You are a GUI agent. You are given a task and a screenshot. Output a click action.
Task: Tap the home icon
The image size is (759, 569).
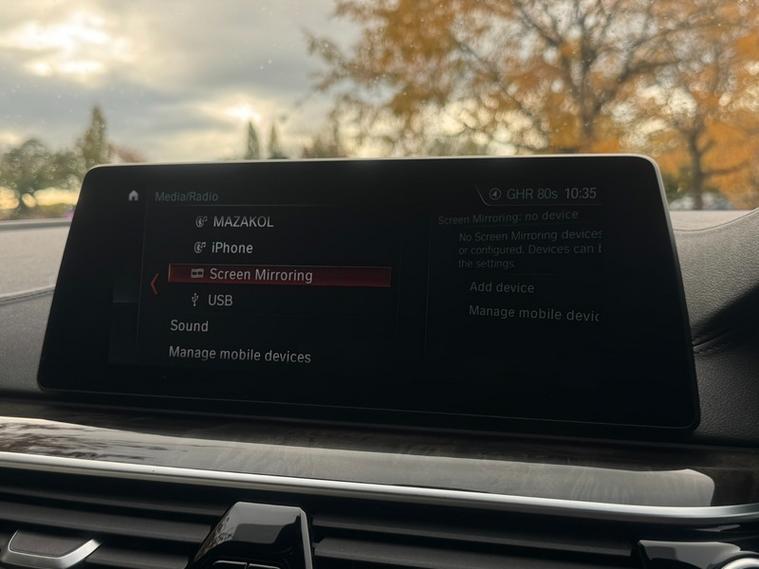pos(133,195)
